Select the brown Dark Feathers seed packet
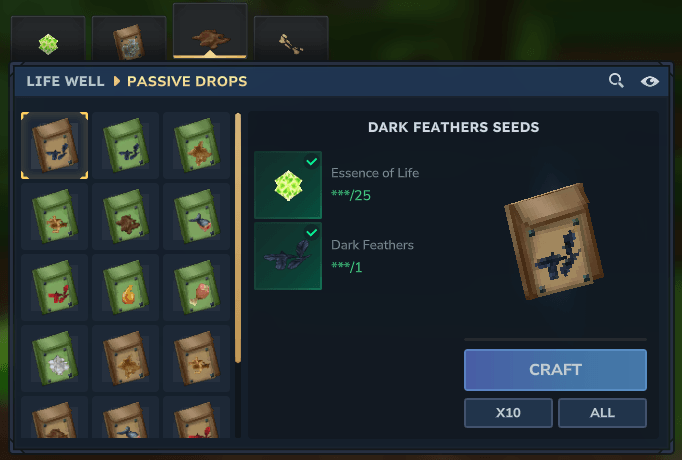 click(x=54, y=146)
